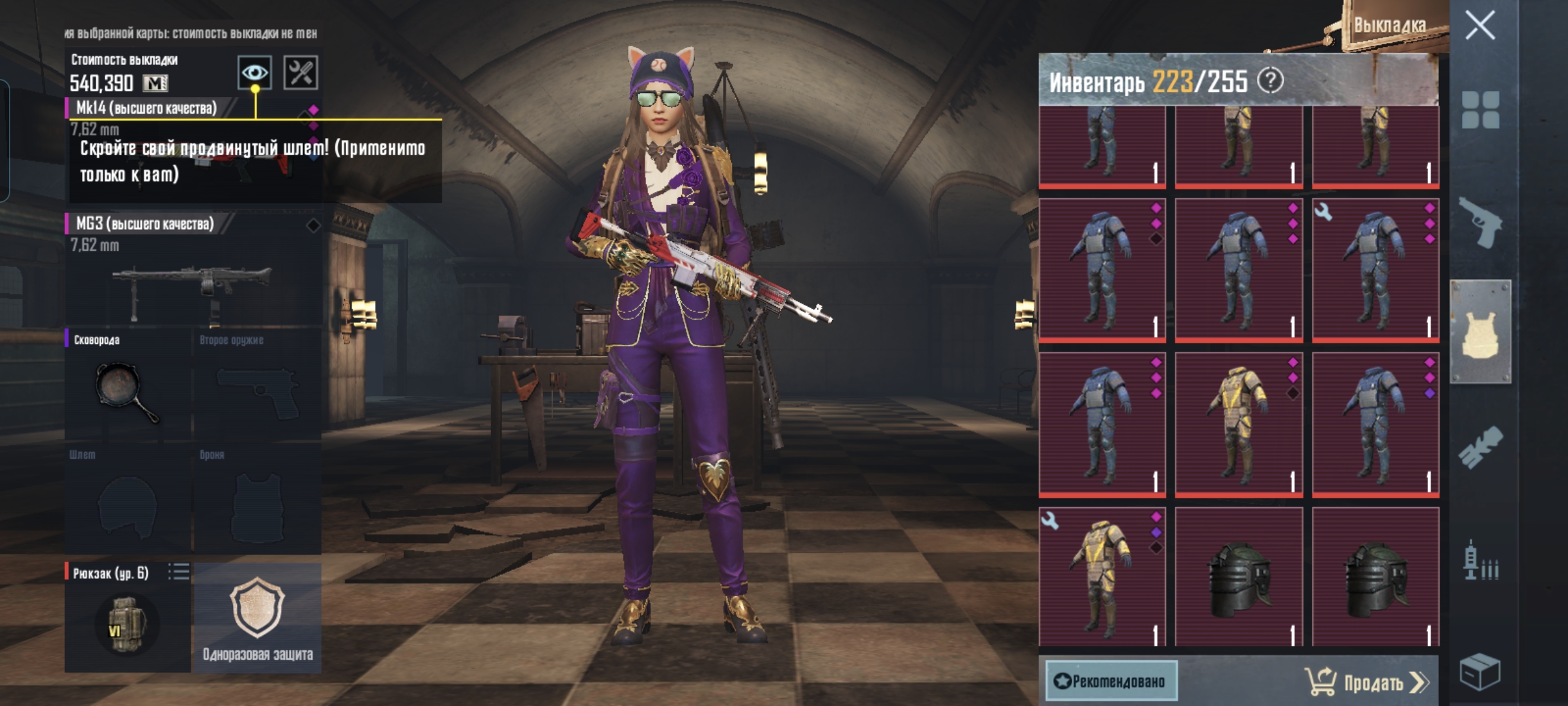Select the MG3 weapon slot
1568x706 pixels.
click(x=193, y=270)
